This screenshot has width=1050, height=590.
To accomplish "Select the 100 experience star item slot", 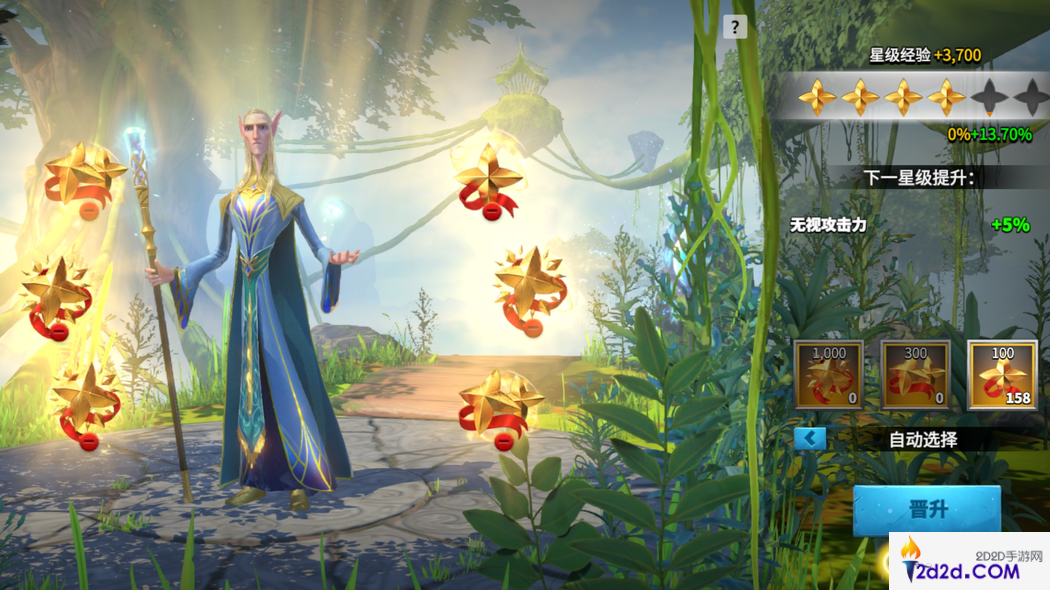I will coord(1002,375).
